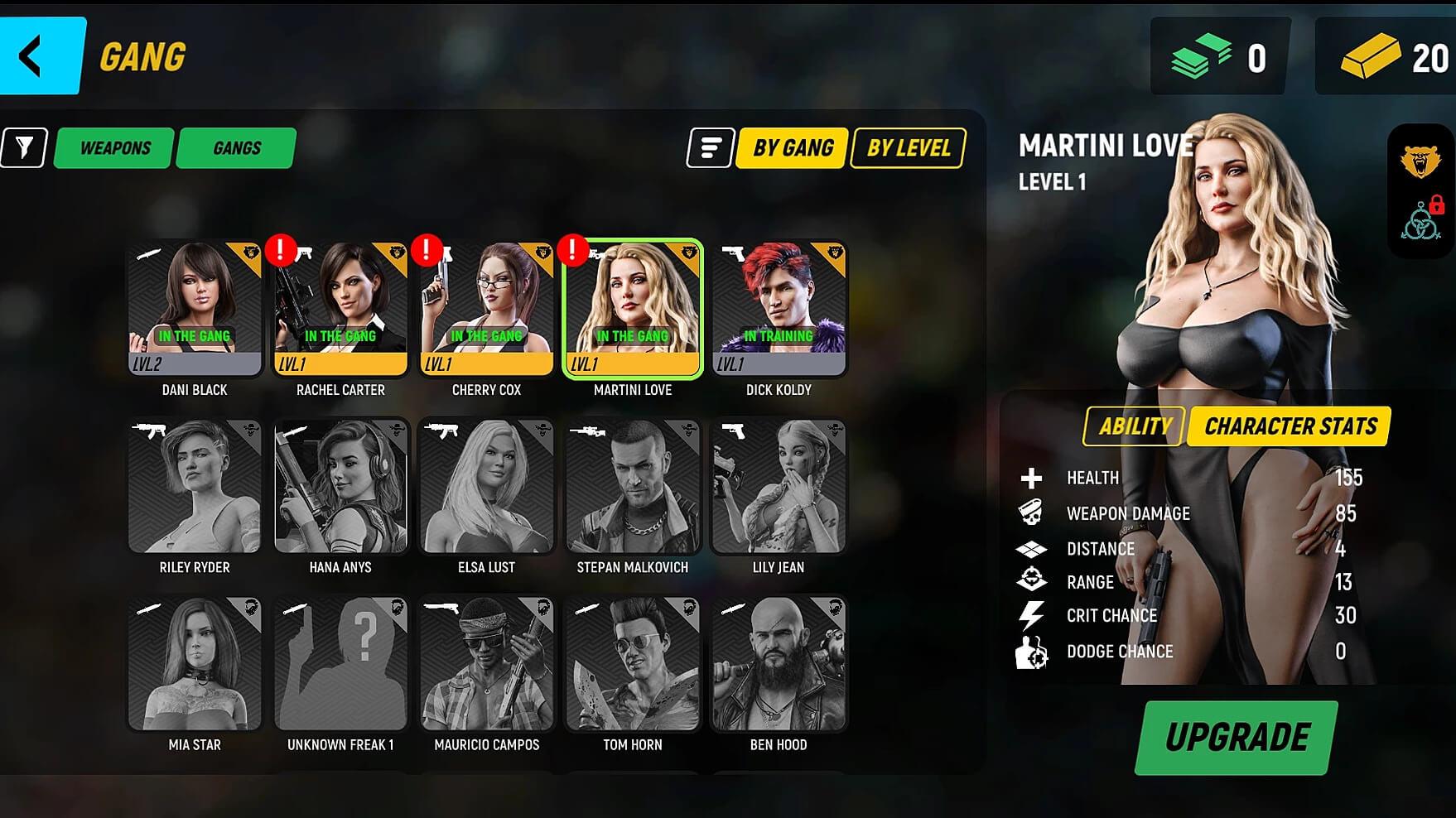Select the Ben Hood card

(x=779, y=664)
